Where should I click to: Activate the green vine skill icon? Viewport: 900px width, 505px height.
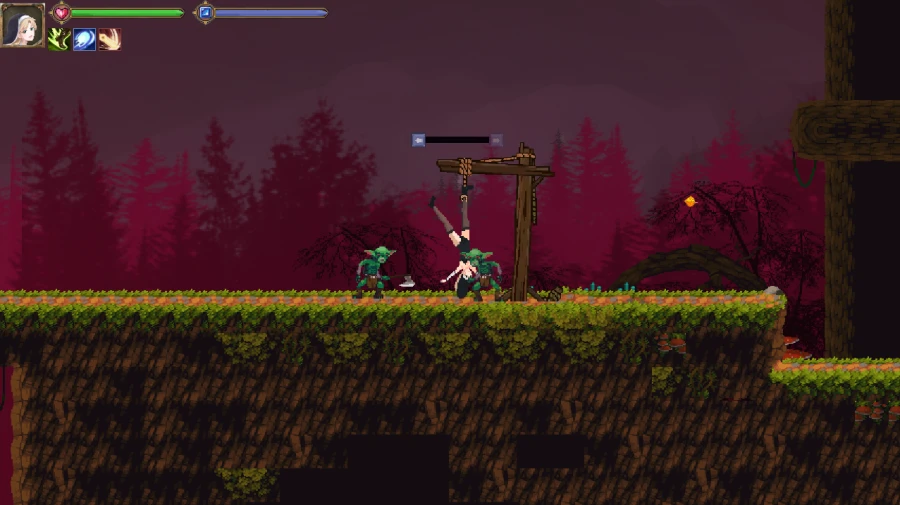point(59,40)
